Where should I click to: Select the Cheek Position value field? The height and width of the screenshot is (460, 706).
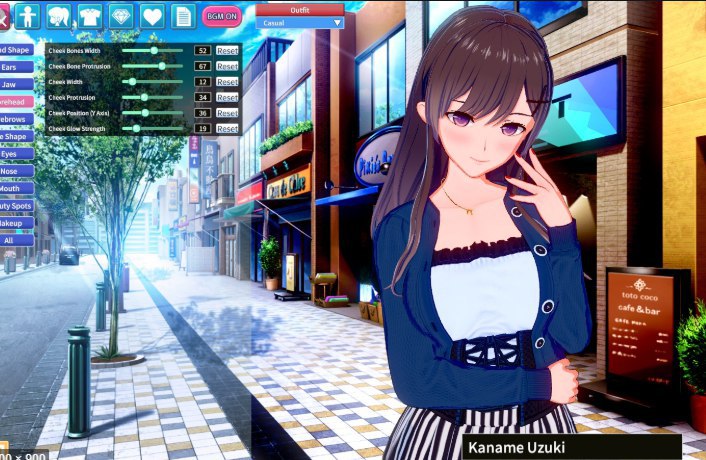click(202, 113)
